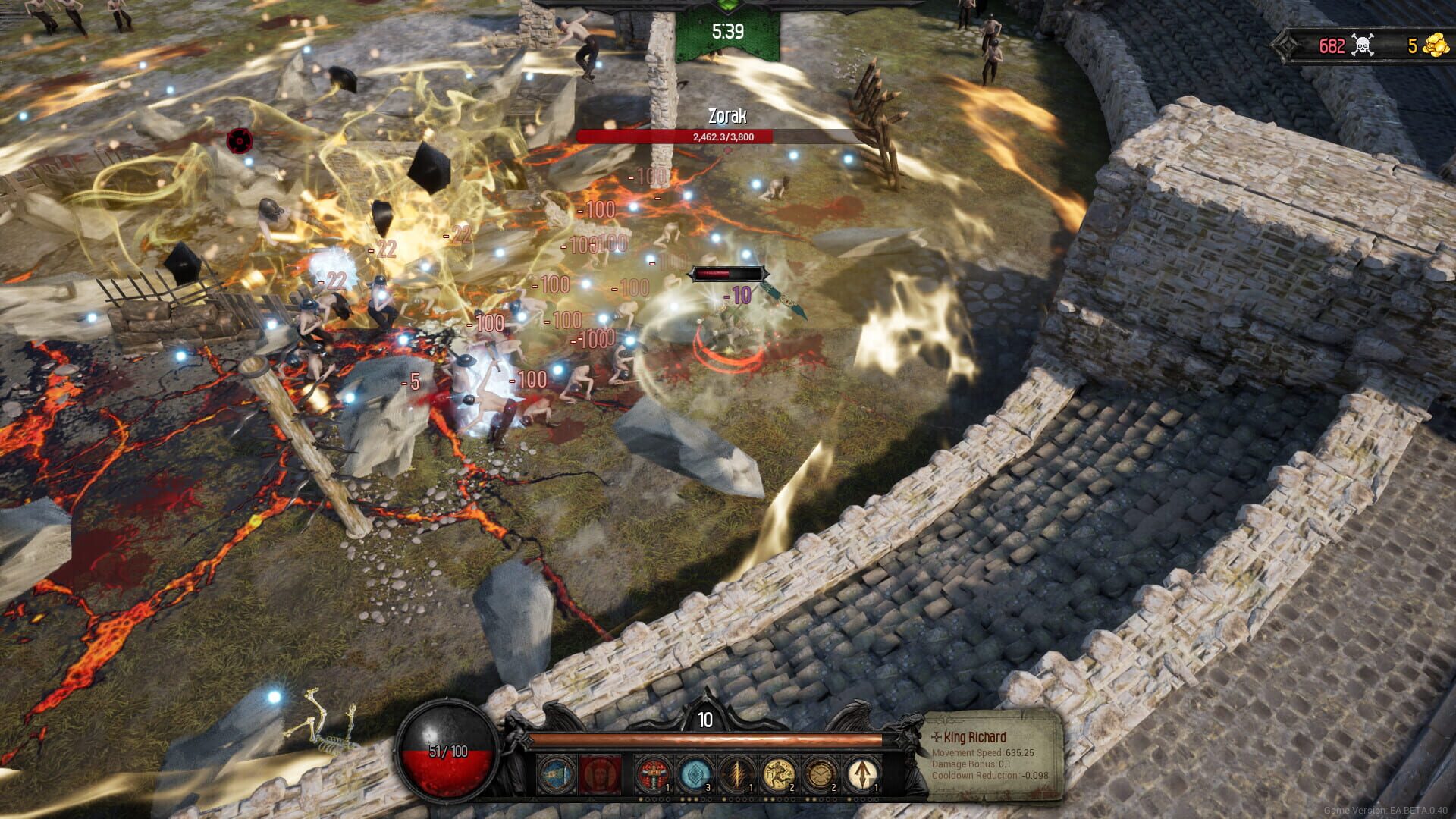Click the blue gem trait icon showing 3
Screen dimensions: 1456x819
tap(695, 773)
